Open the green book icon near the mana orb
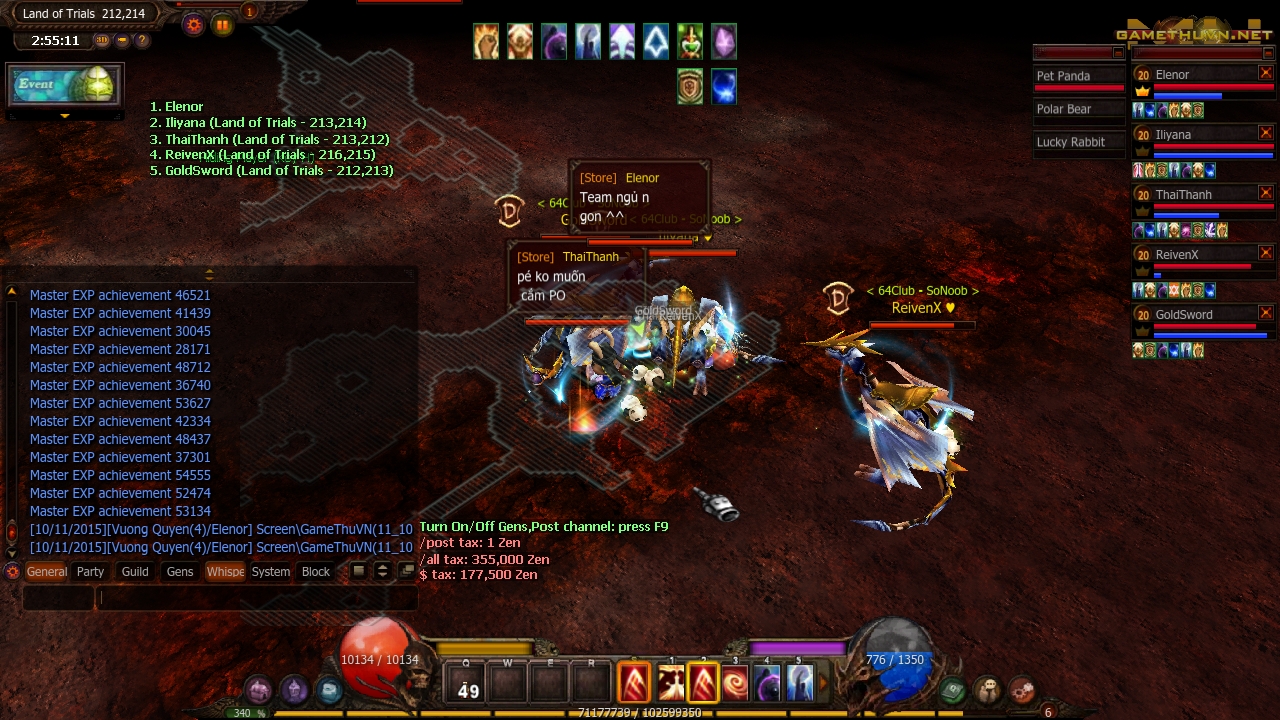 click(x=952, y=691)
